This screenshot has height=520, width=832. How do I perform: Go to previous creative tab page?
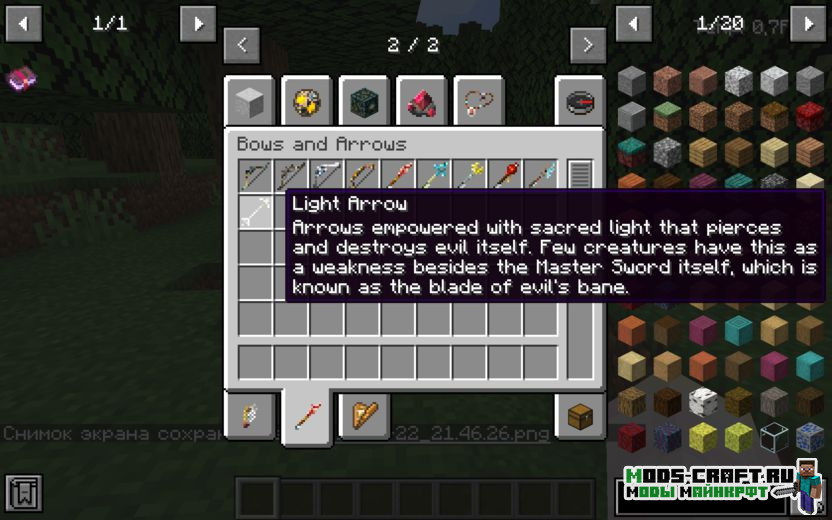[x=242, y=45]
